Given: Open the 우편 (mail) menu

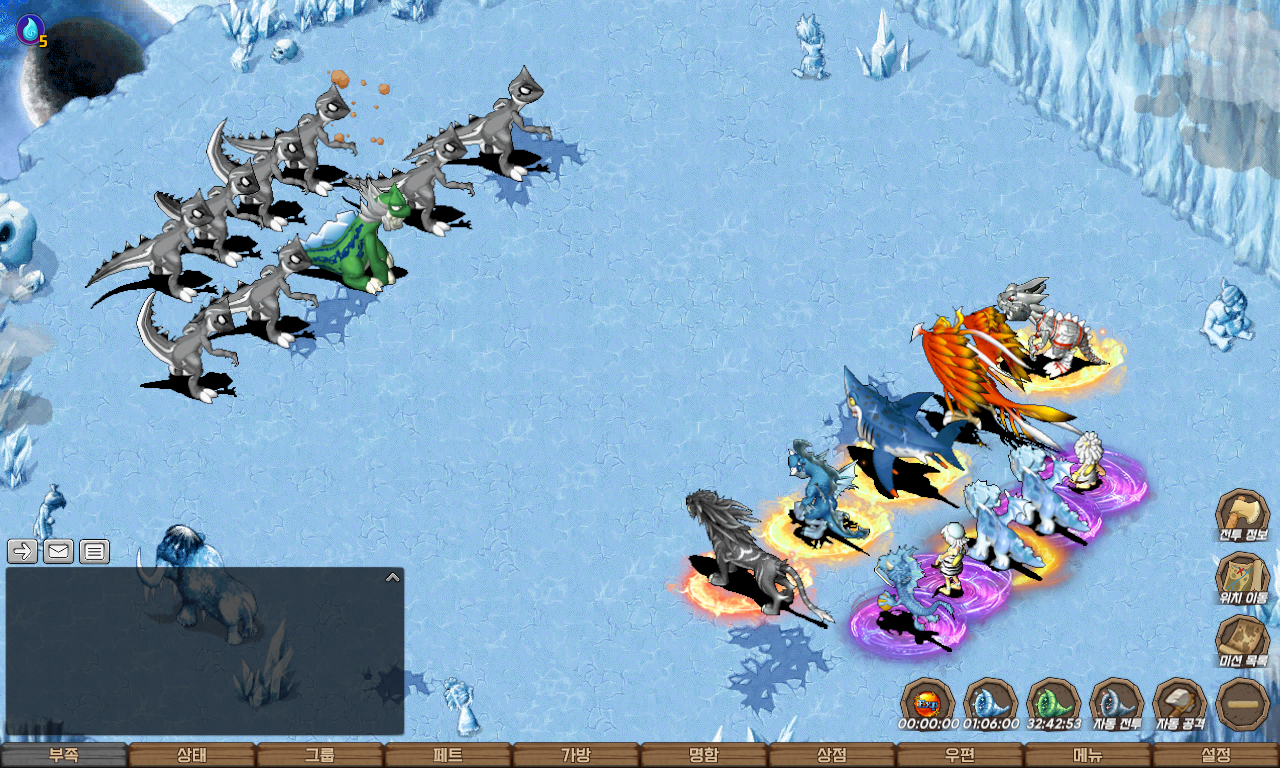Looking at the screenshot, I should click(960, 755).
